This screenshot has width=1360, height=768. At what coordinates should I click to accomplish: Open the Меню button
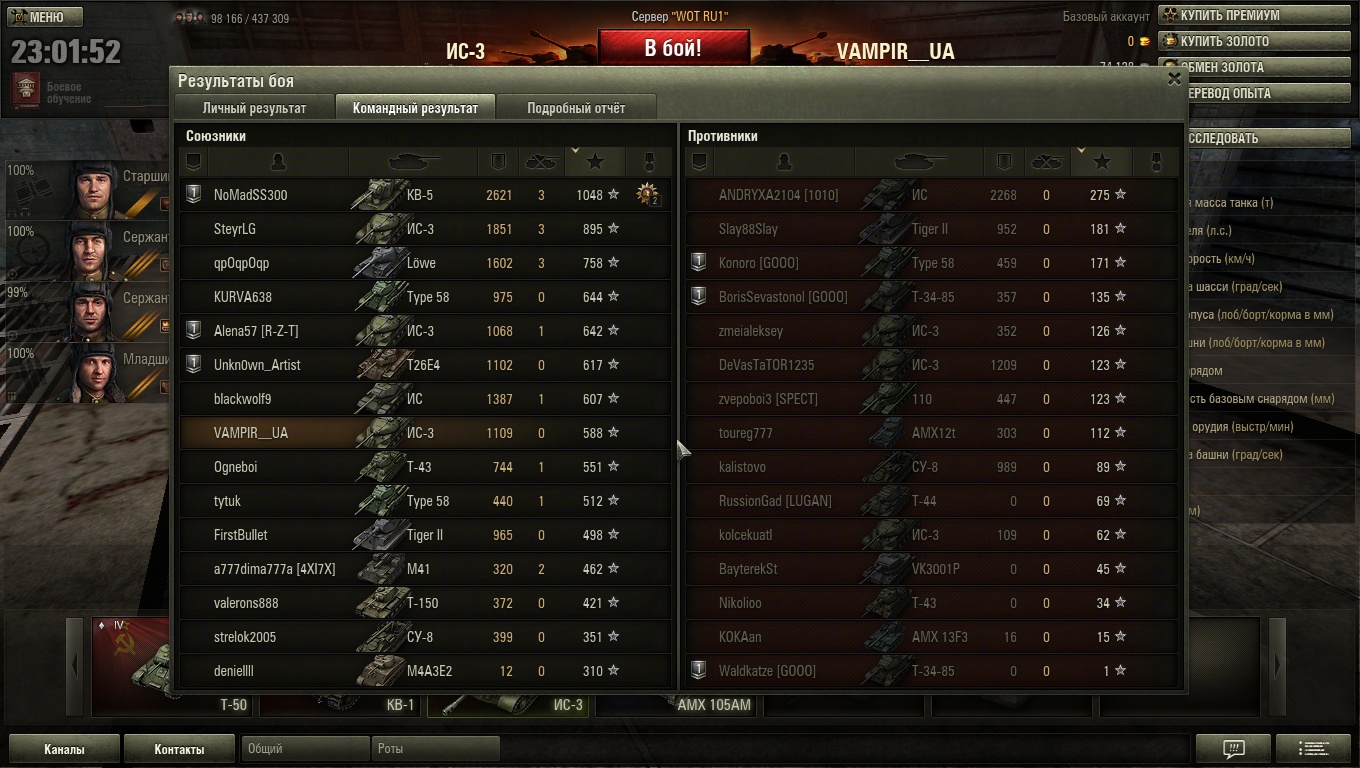[45, 17]
